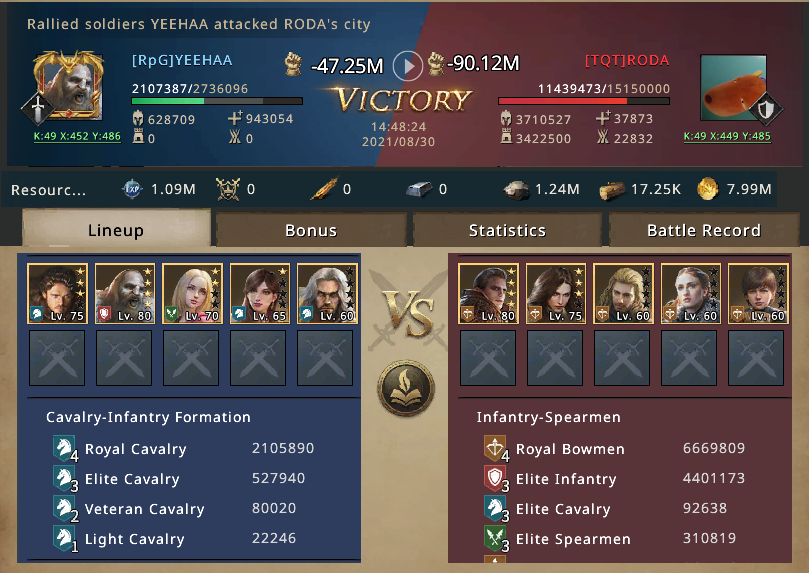Play the battle replay button
Screen dimensions: 809x573
click(407, 66)
